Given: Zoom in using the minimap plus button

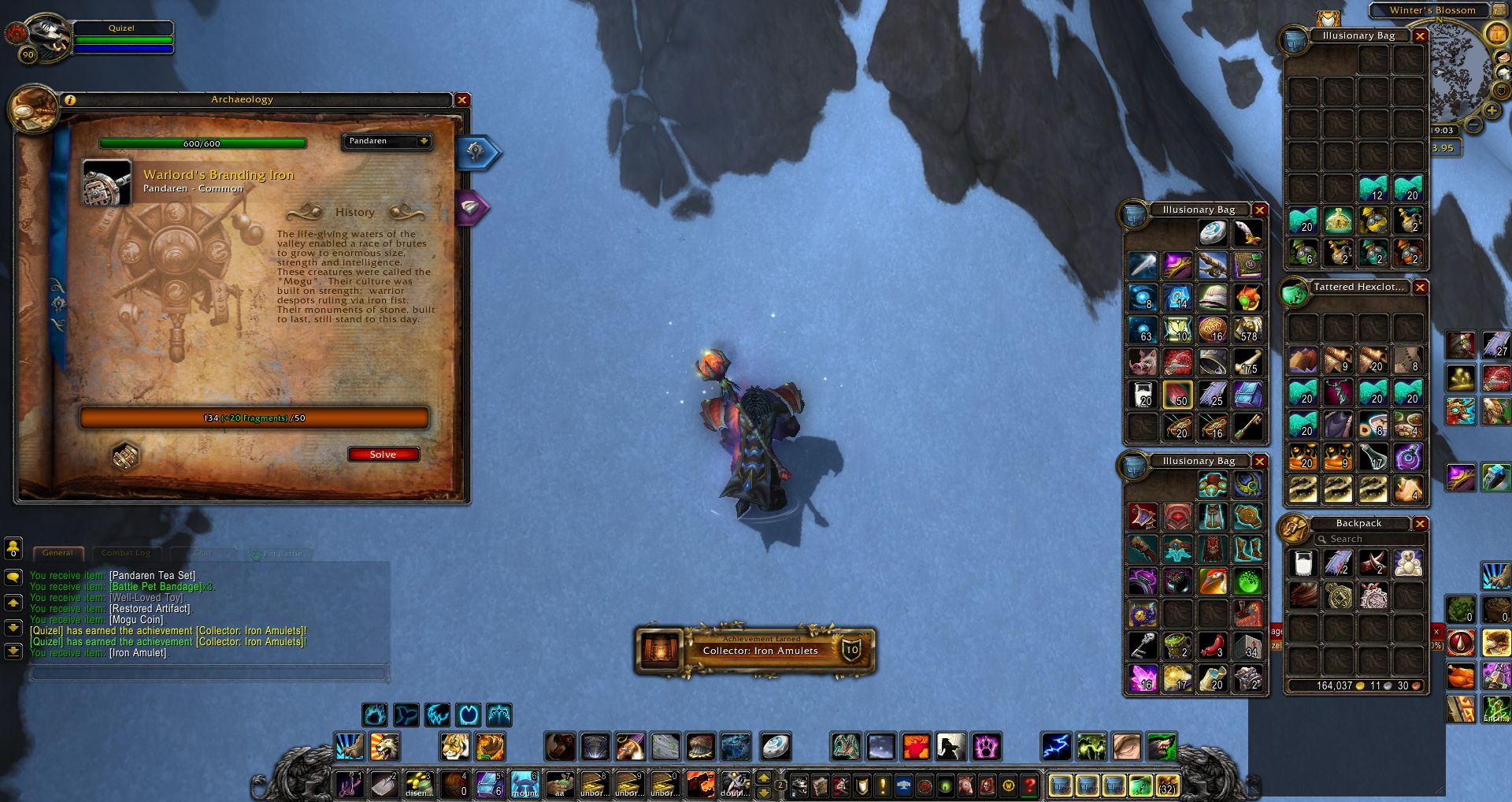Looking at the screenshot, I should click(1491, 110).
